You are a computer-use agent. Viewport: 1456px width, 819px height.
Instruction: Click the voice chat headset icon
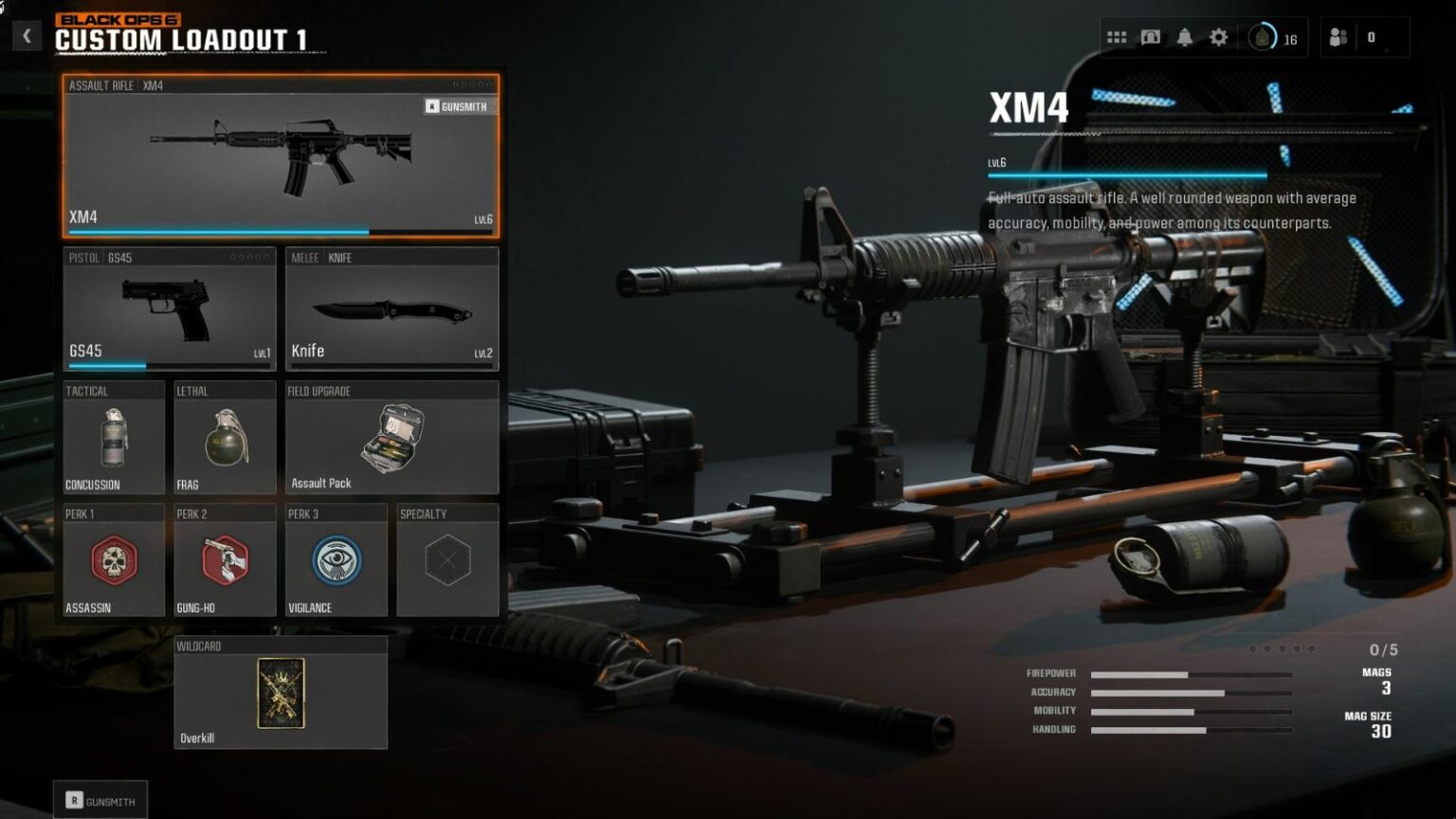click(1151, 36)
